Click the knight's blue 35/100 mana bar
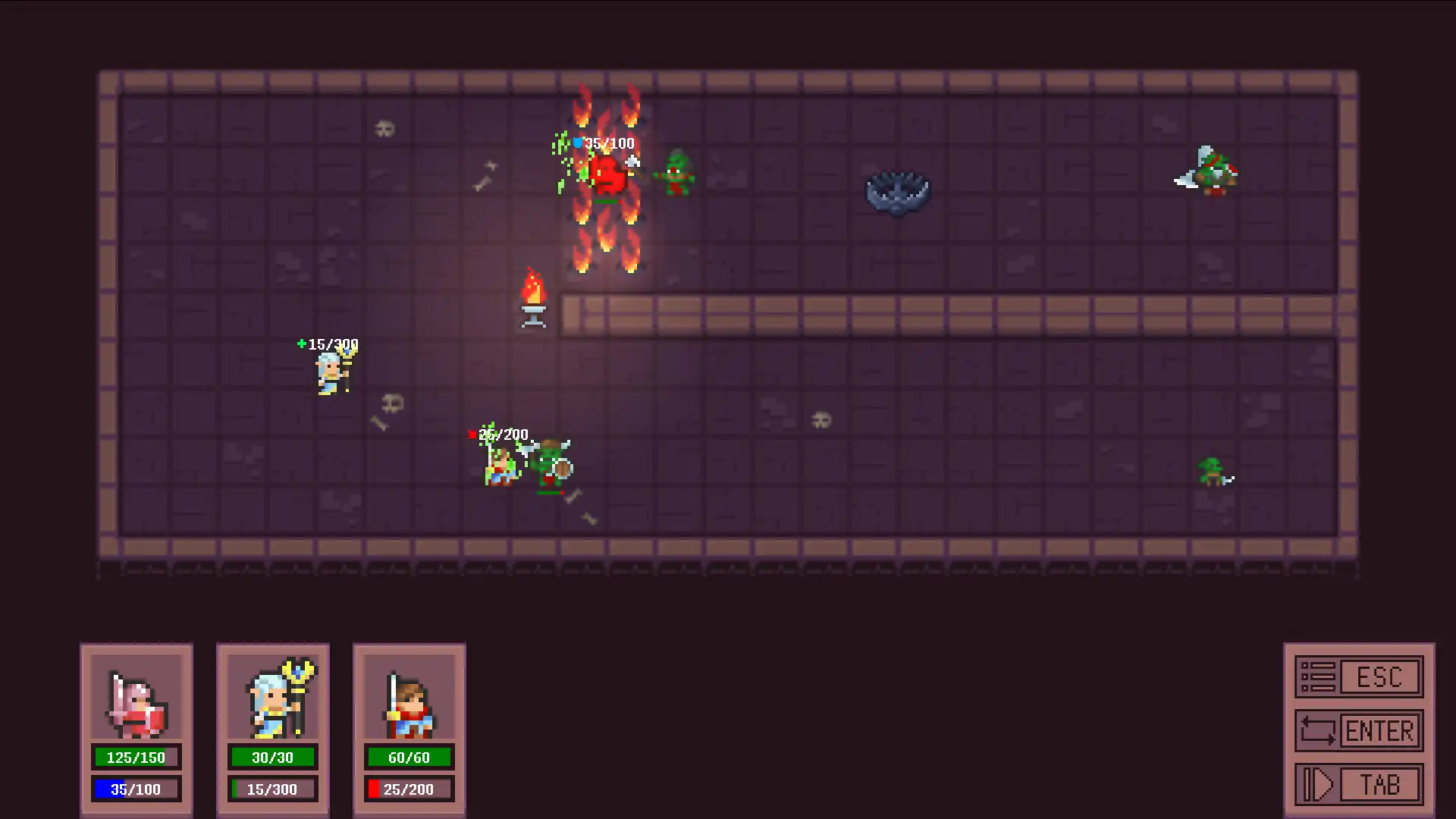This screenshot has height=819, width=1456. [136, 789]
